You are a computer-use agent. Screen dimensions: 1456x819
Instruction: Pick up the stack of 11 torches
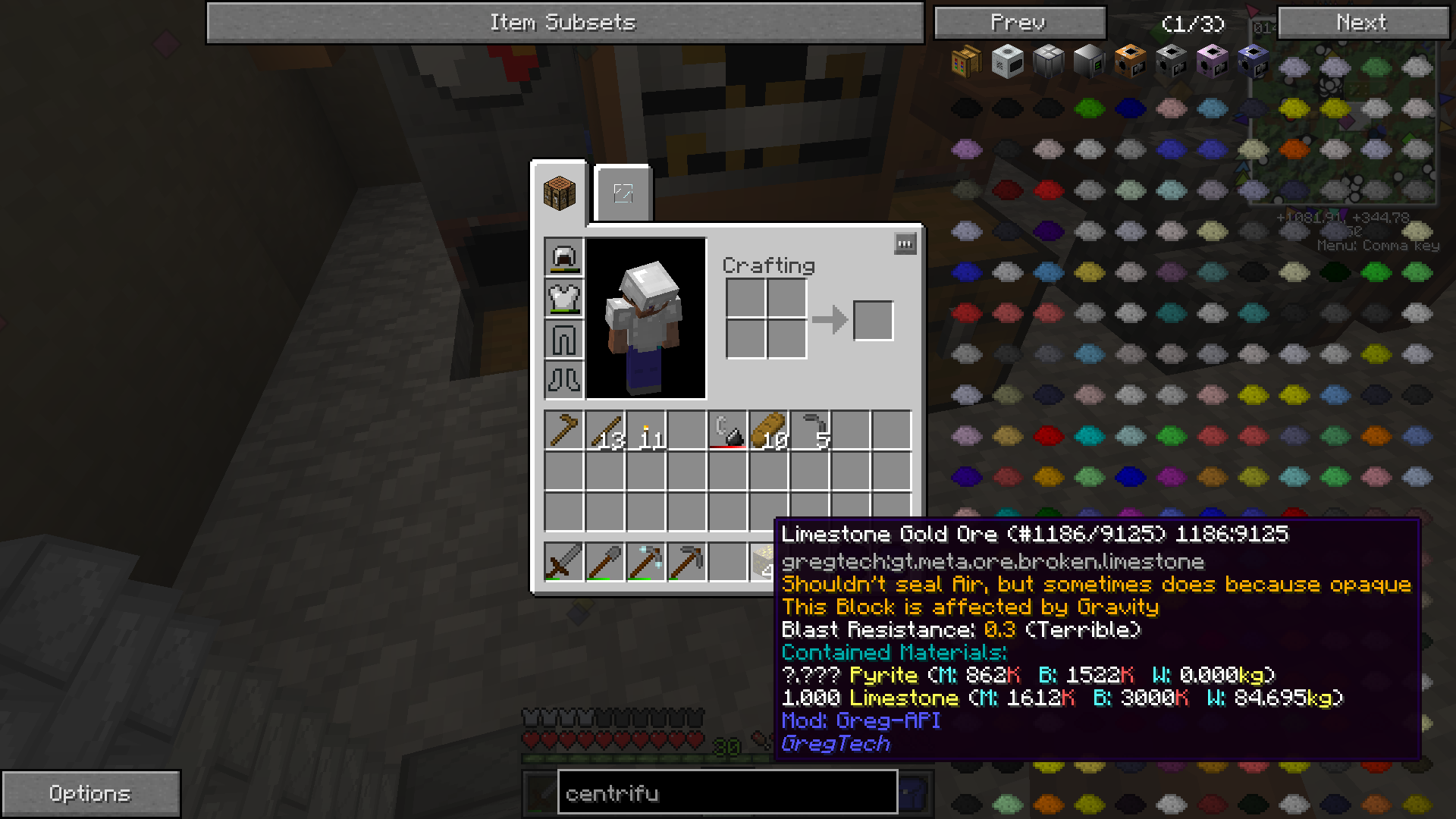tap(645, 431)
